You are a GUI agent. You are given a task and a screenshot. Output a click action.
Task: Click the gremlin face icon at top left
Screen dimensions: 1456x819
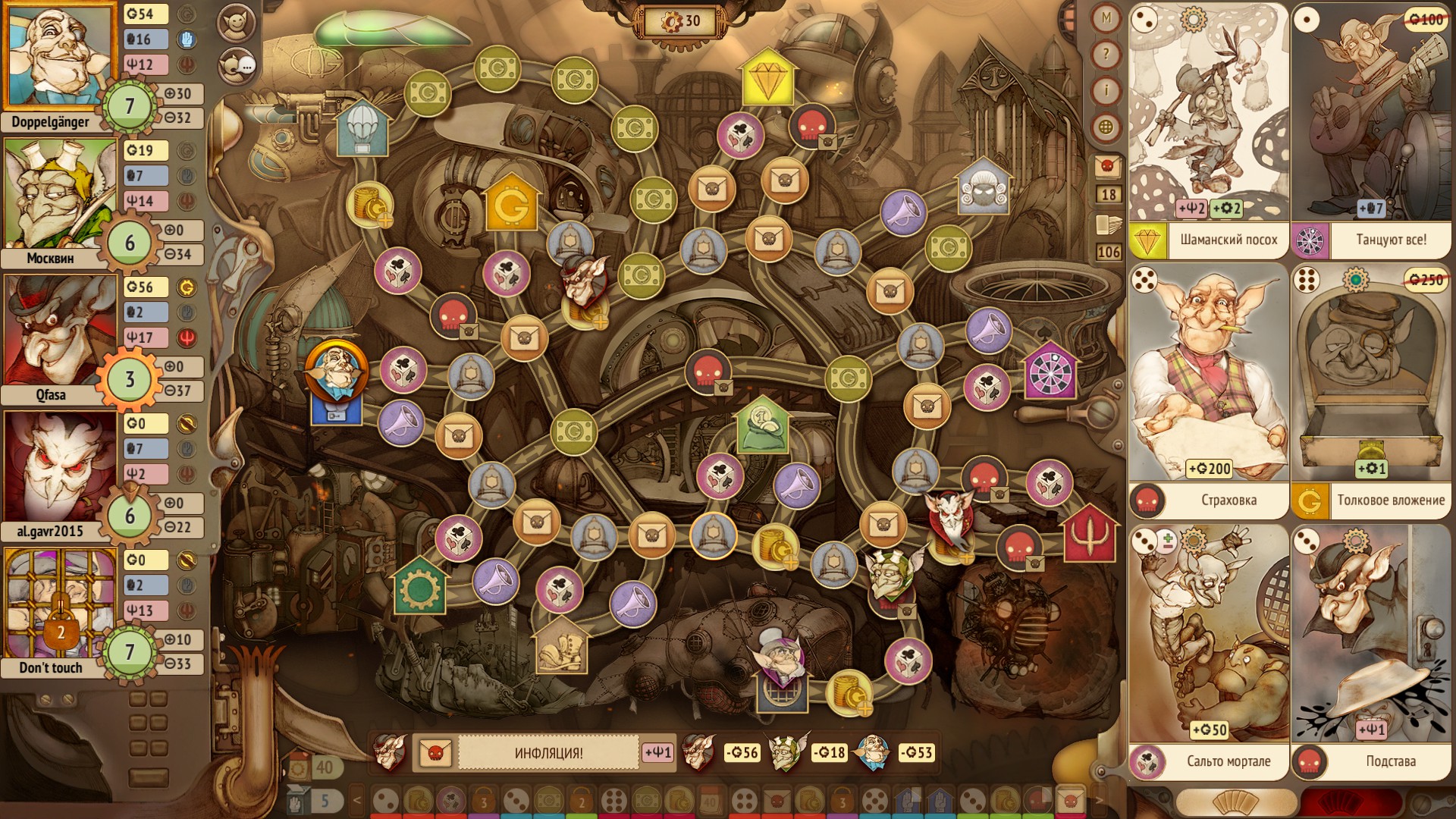[237, 23]
